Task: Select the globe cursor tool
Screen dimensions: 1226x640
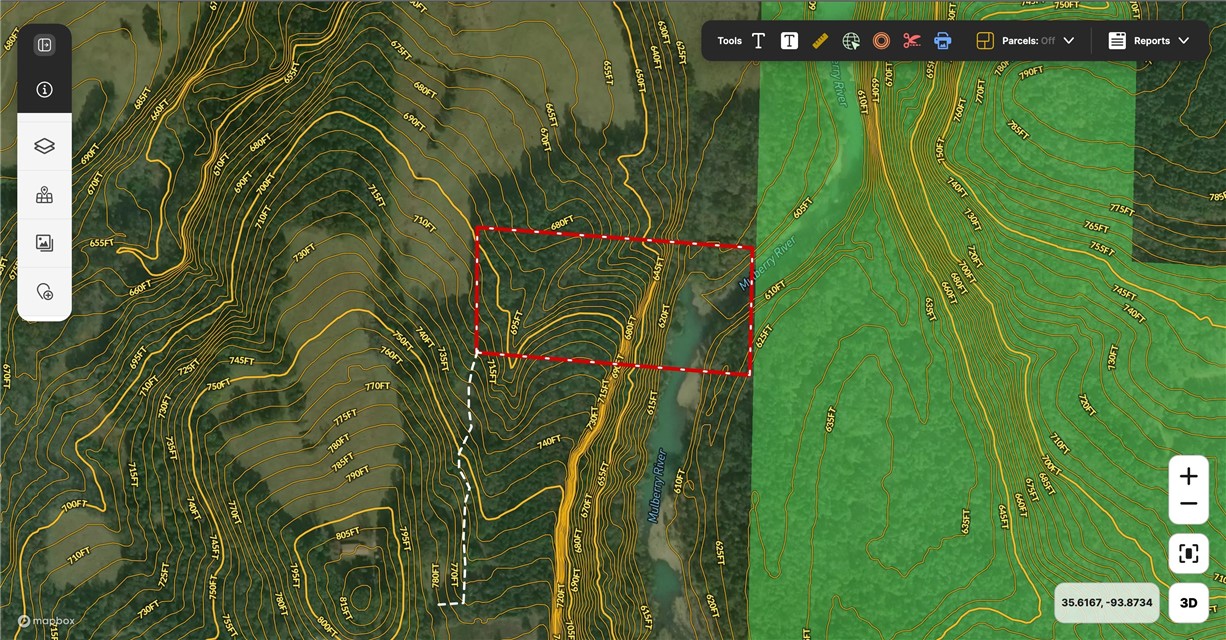Action: click(x=851, y=41)
